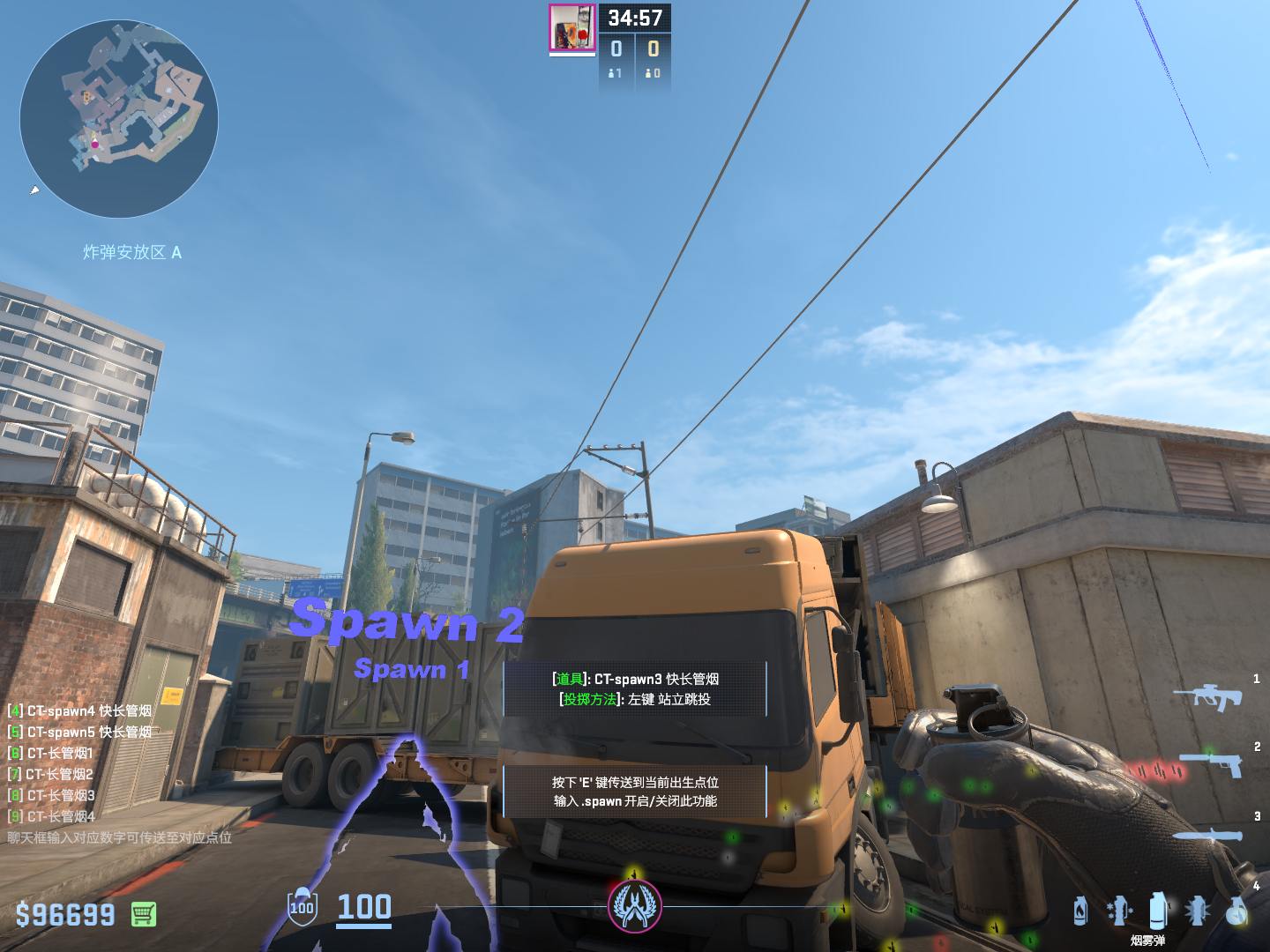Select the CT-长管烟3 teleport entry
The width and height of the screenshot is (1270, 952).
point(51,795)
